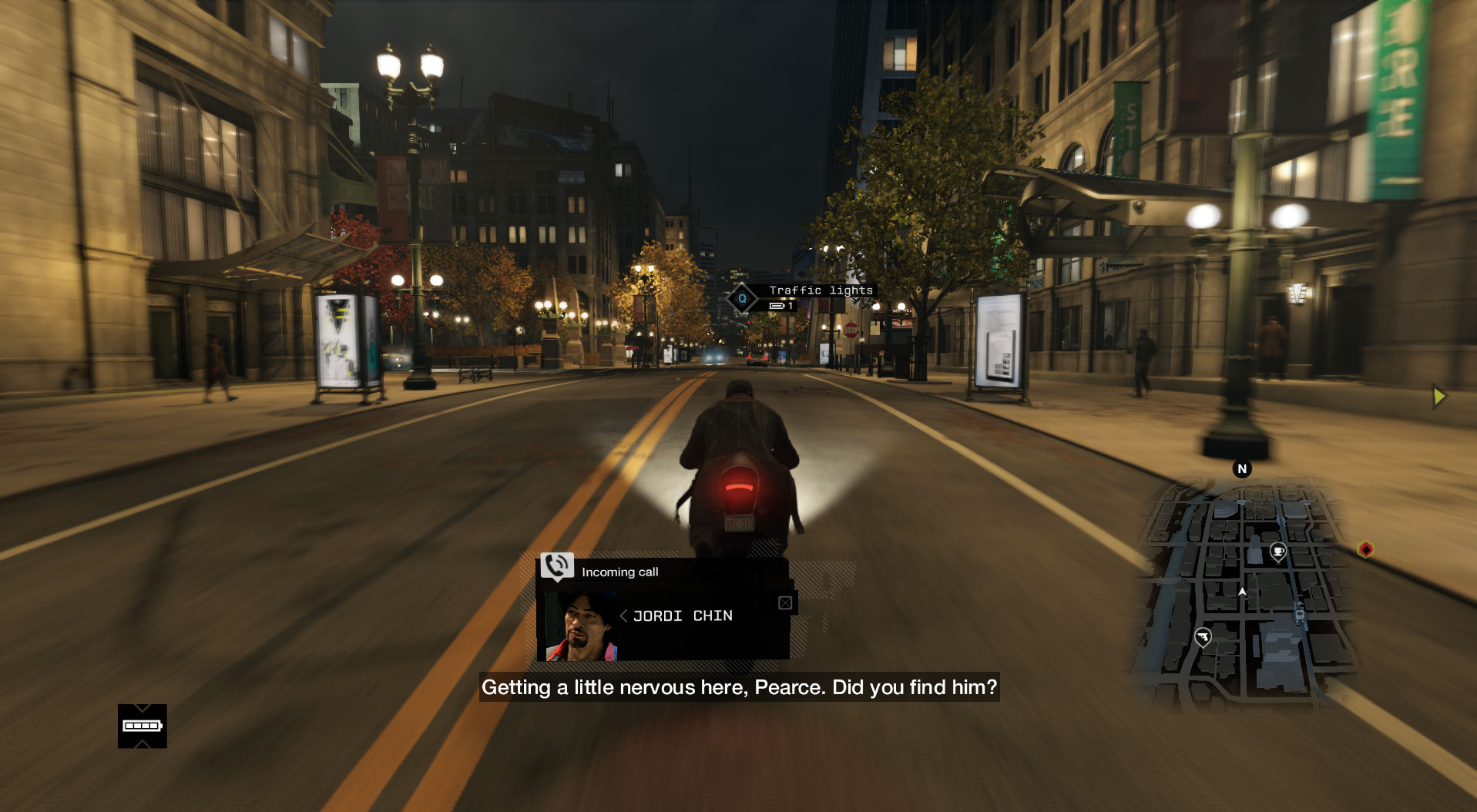The height and width of the screenshot is (812, 1477).
Task: Click the battery charge segments in the meter
Action: point(143,725)
